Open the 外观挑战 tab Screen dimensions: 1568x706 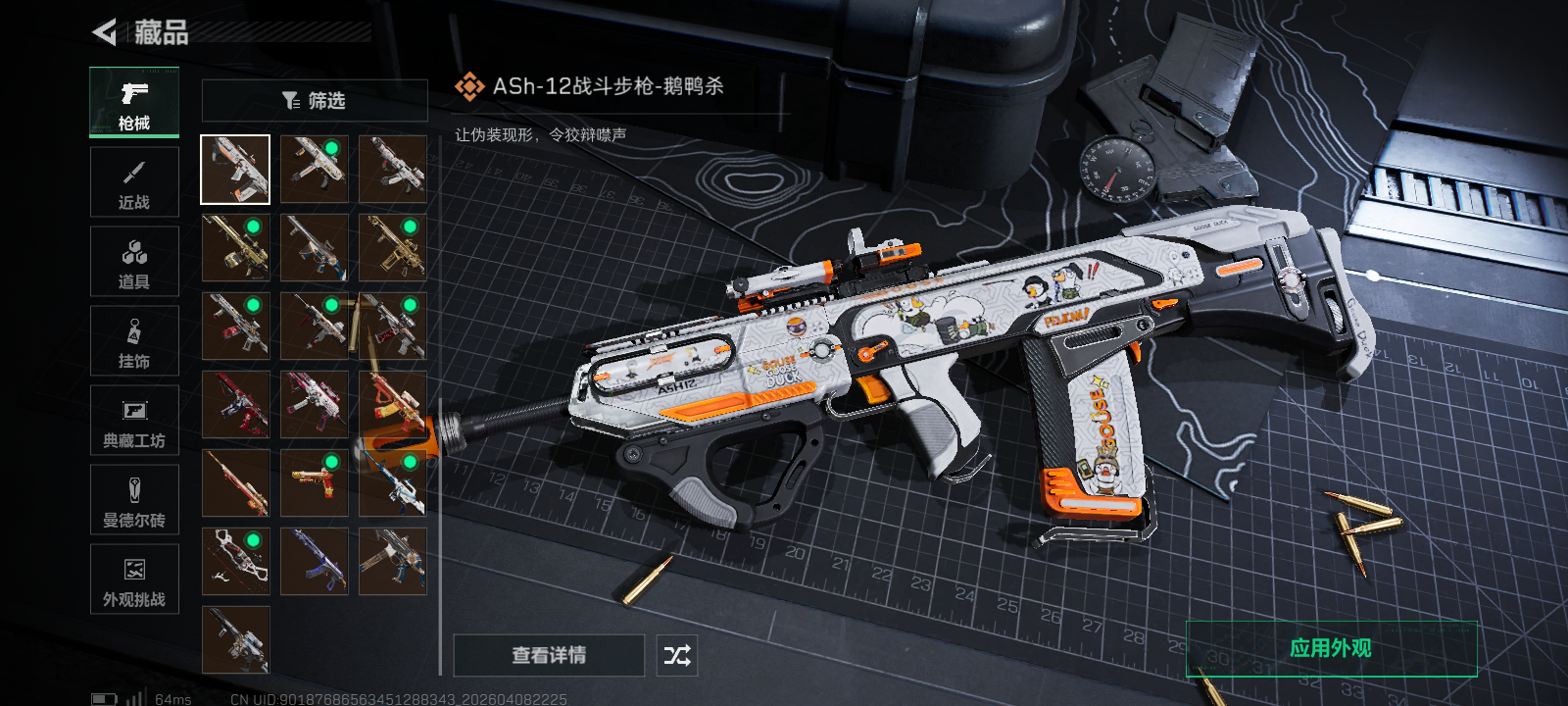pyautogui.click(x=134, y=580)
